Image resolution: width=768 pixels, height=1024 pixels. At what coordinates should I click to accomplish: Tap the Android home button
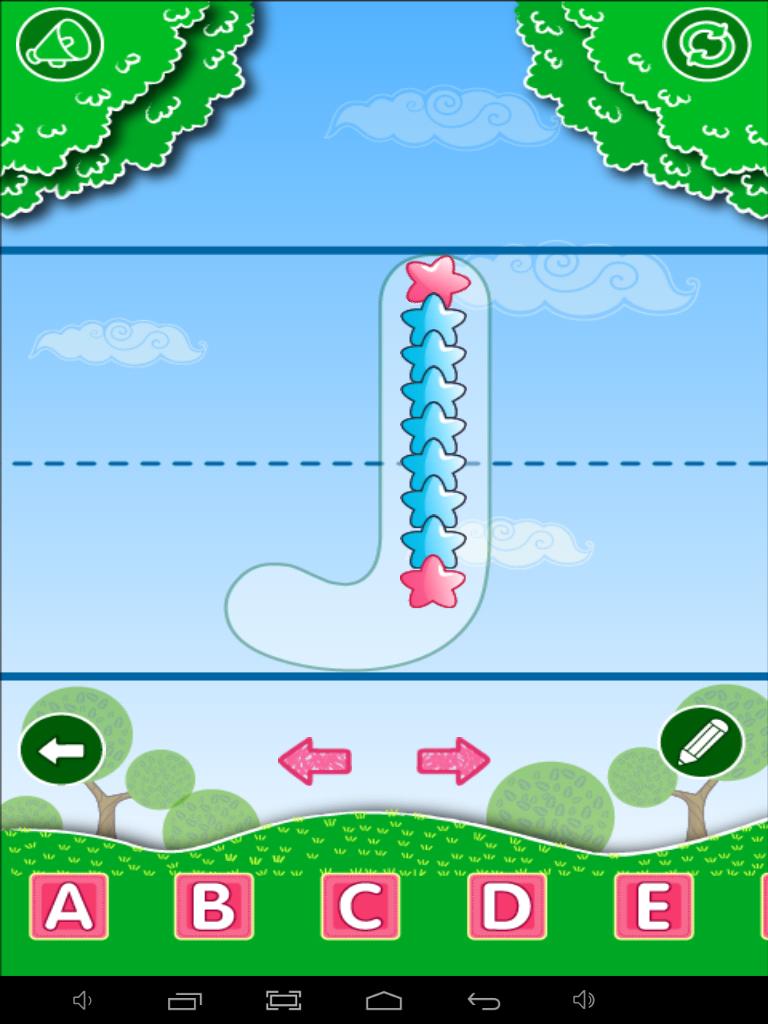tap(384, 1000)
